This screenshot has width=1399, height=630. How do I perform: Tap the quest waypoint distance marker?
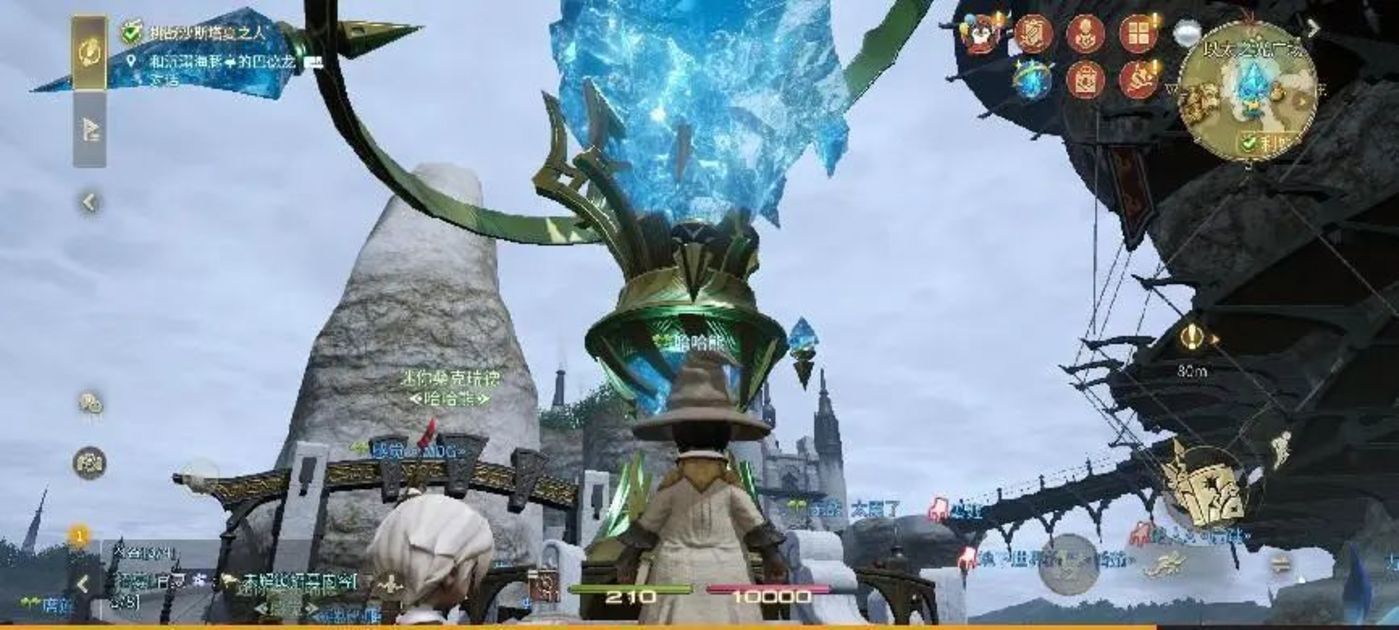[1190, 339]
